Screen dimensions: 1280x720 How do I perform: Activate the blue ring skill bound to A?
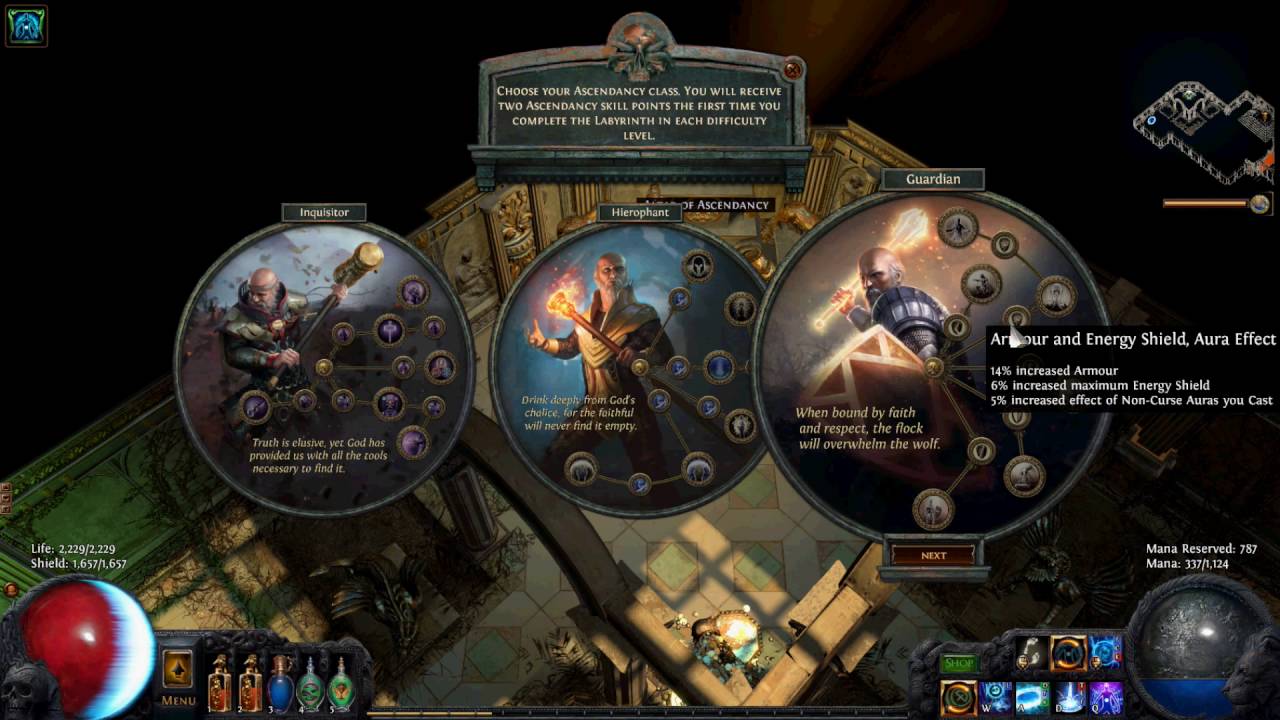tap(1031, 697)
